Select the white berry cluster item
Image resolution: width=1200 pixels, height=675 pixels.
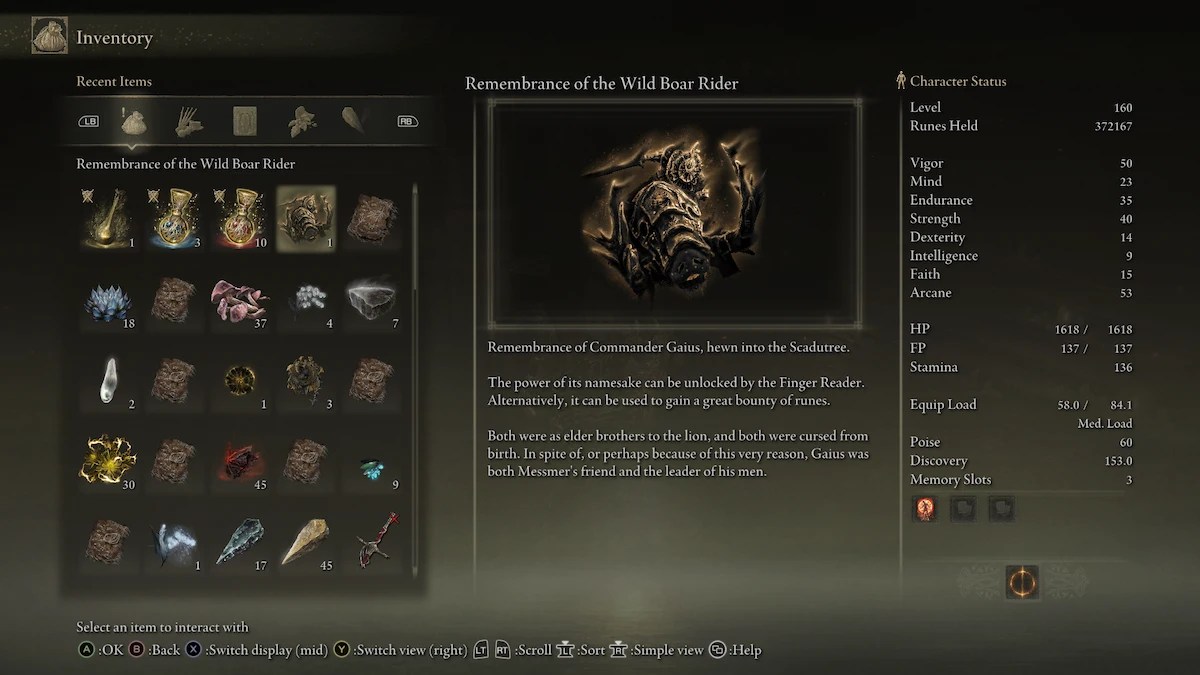305,299
